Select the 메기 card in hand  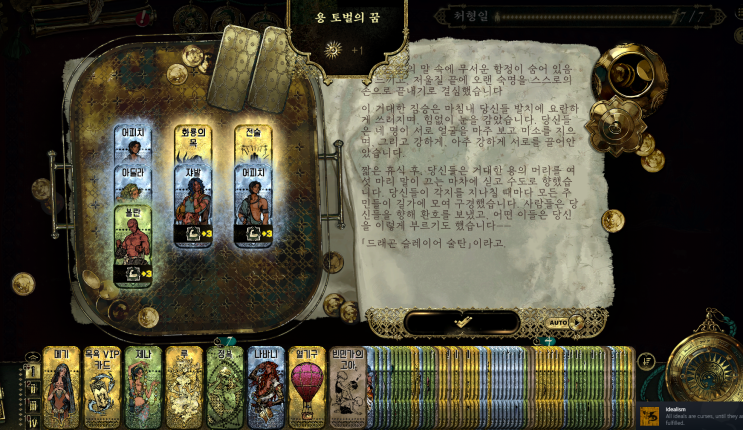coord(61,388)
